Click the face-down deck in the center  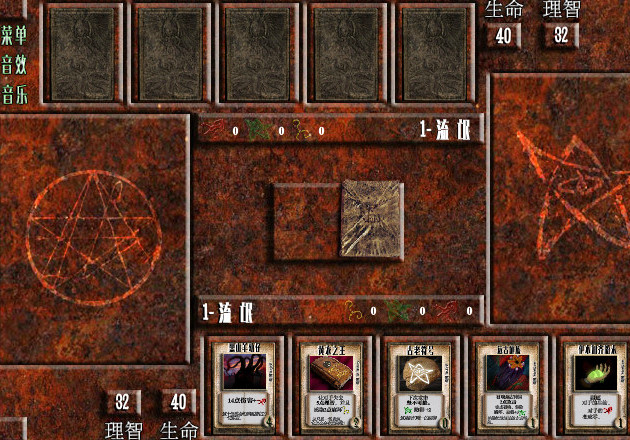(368, 218)
